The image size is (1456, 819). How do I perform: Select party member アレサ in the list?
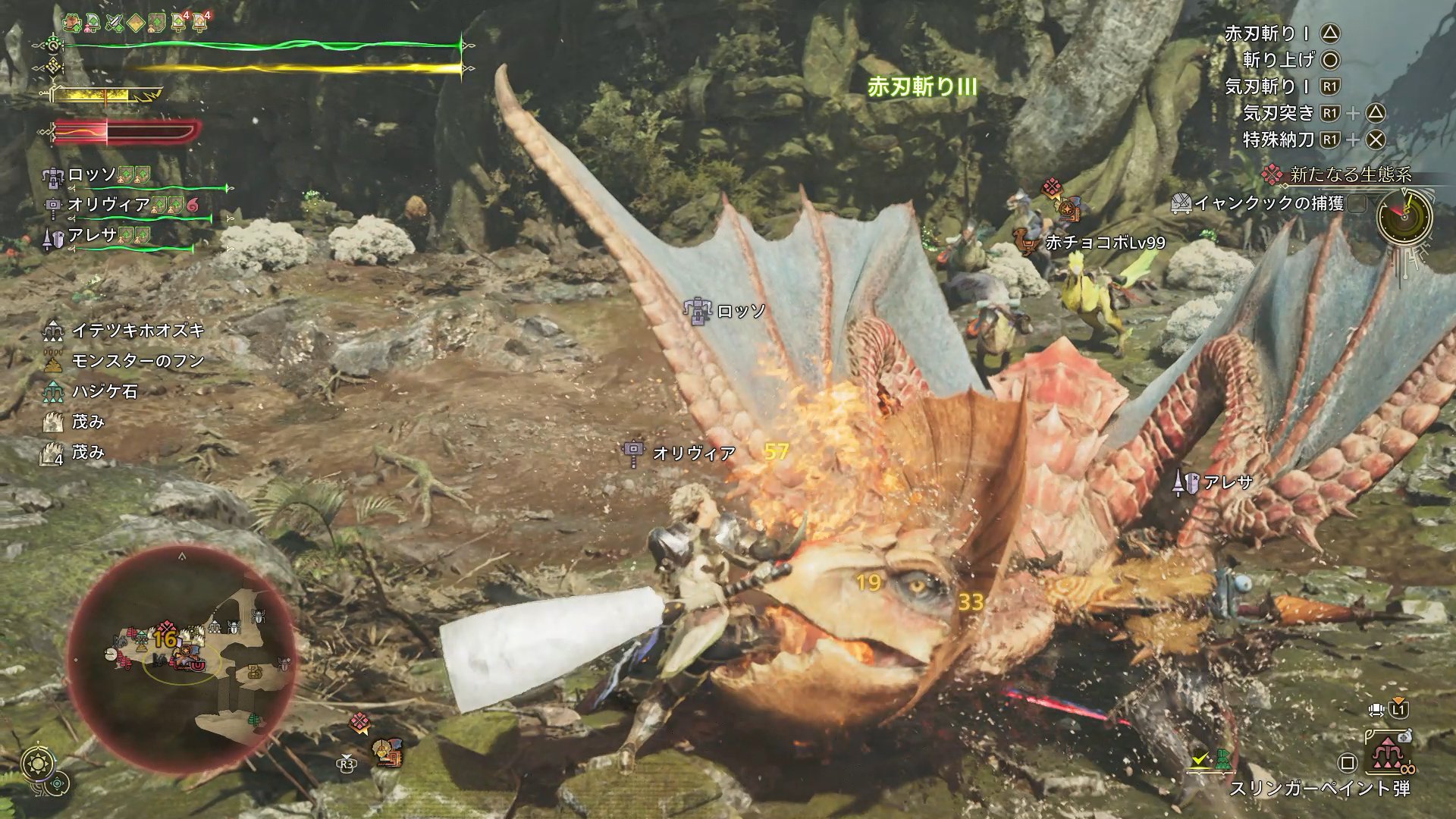click(92, 236)
